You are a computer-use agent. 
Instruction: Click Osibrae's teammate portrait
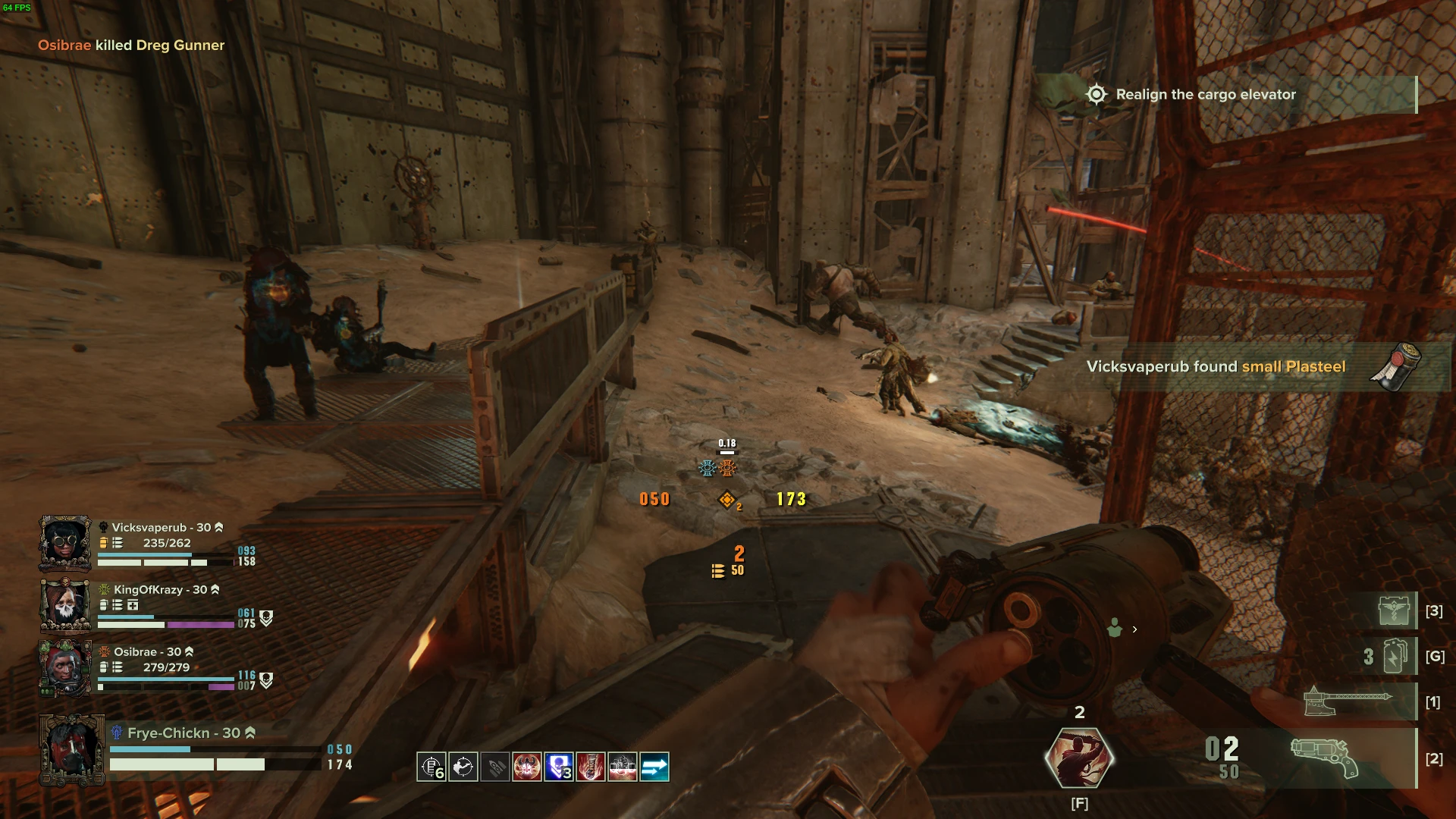(65, 668)
